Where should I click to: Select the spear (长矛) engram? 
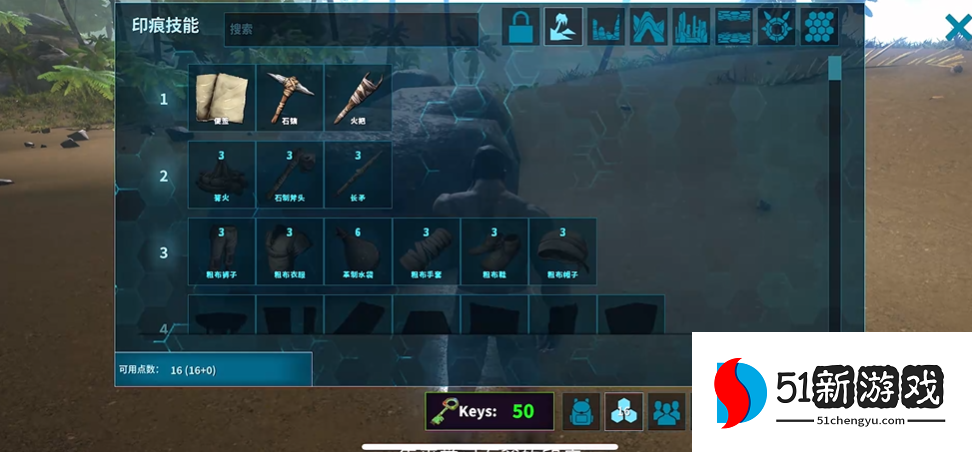pos(358,174)
